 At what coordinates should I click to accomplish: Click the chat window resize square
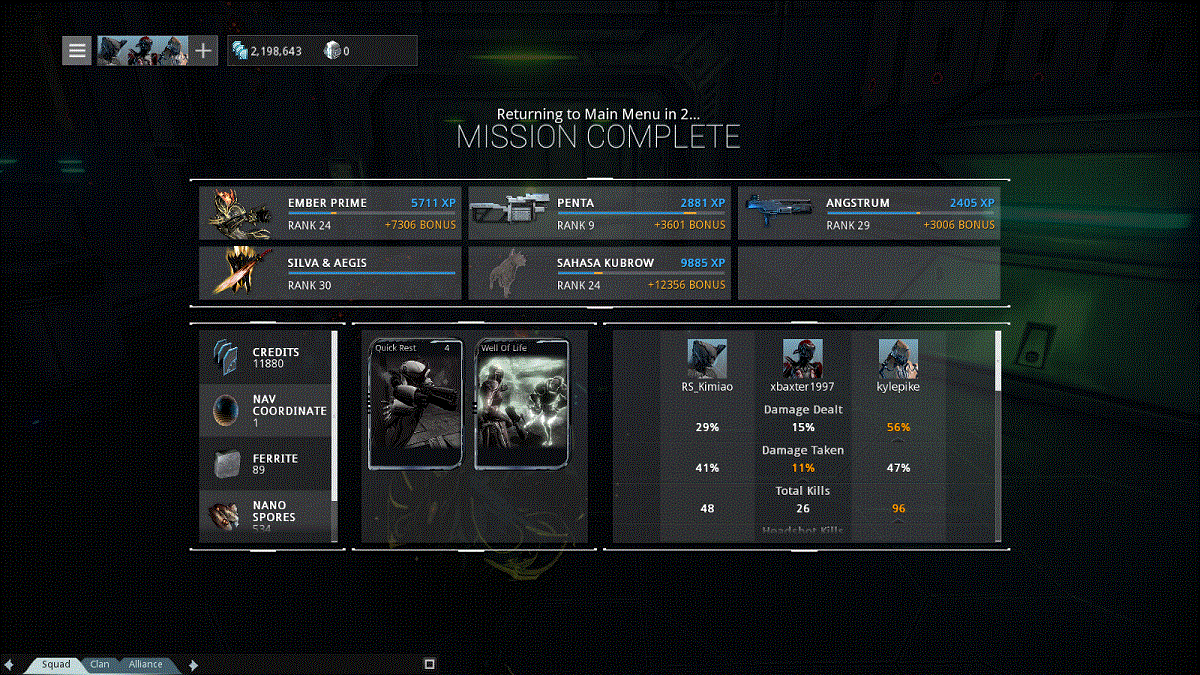point(429,664)
